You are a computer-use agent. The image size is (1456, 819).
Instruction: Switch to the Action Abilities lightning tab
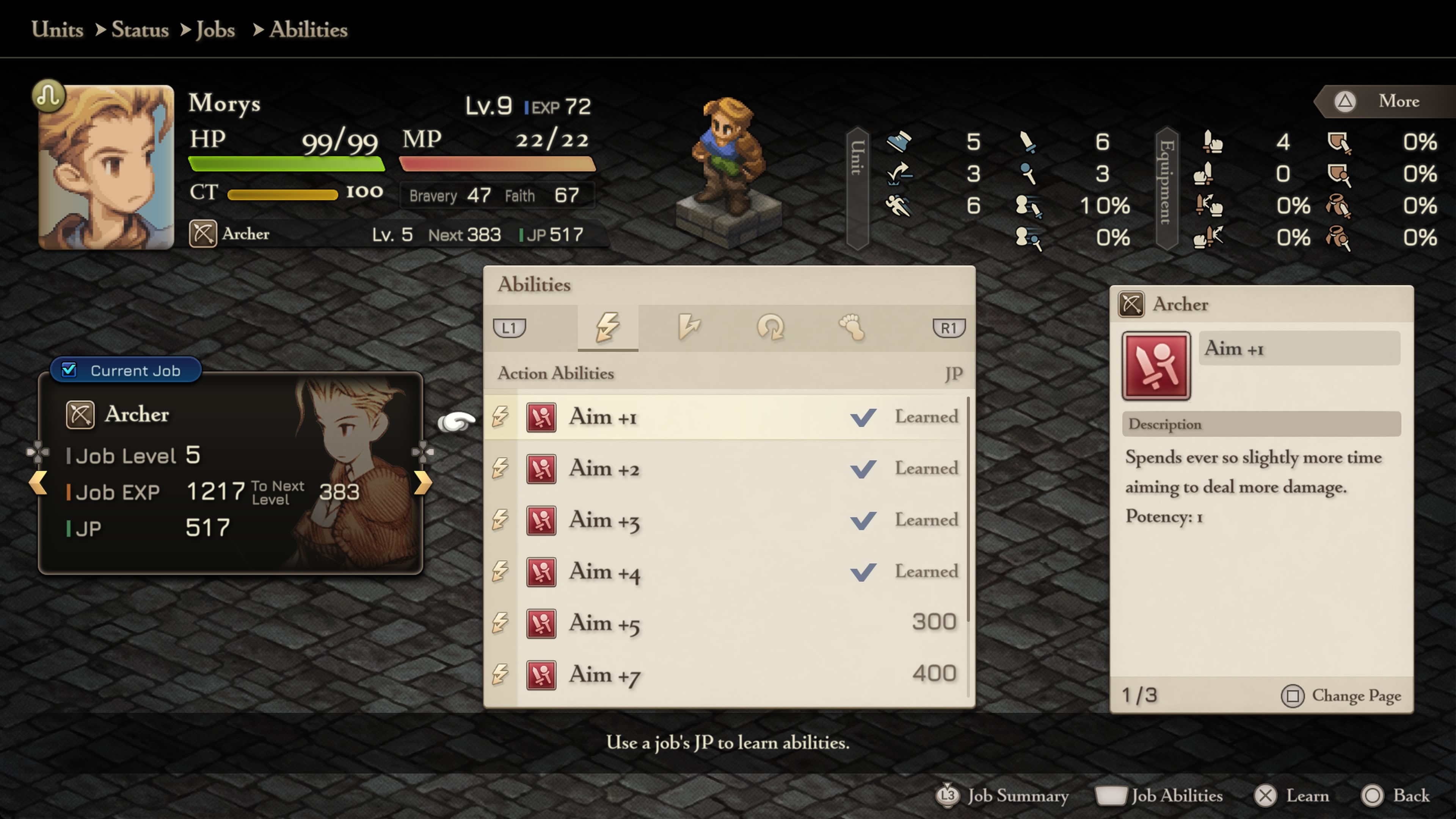607,327
